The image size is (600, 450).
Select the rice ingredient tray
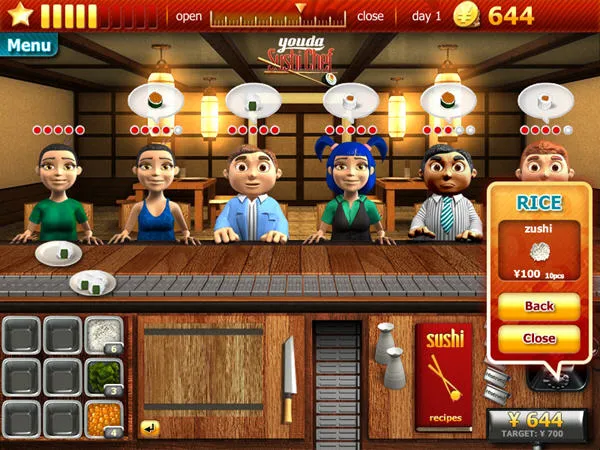[103, 335]
